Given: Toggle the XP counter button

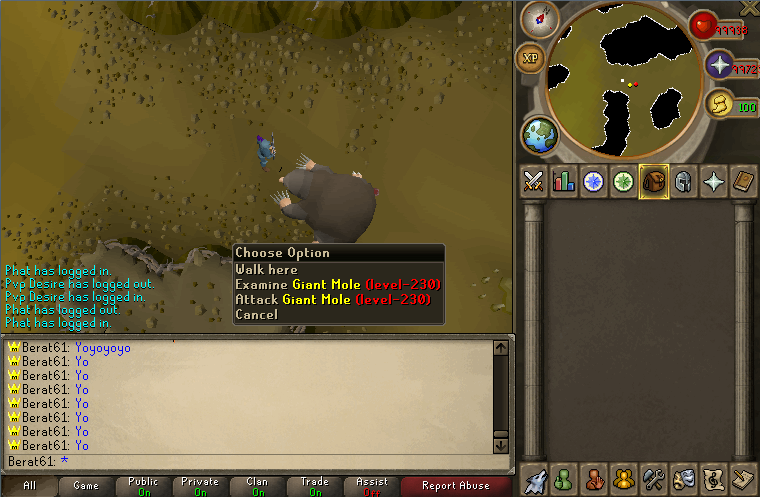Looking at the screenshot, I should (x=530, y=58).
